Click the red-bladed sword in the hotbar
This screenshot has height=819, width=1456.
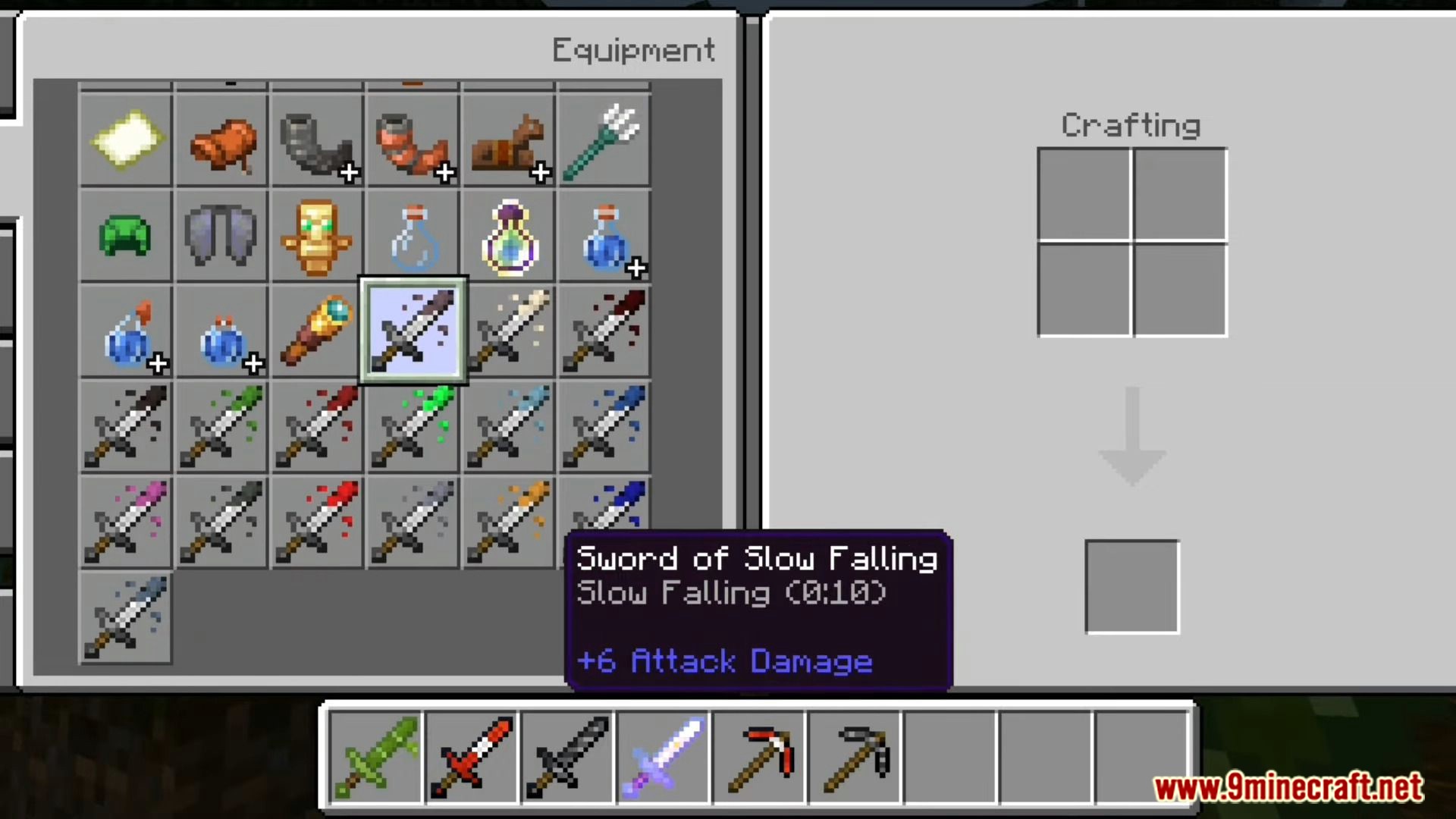coord(472,758)
